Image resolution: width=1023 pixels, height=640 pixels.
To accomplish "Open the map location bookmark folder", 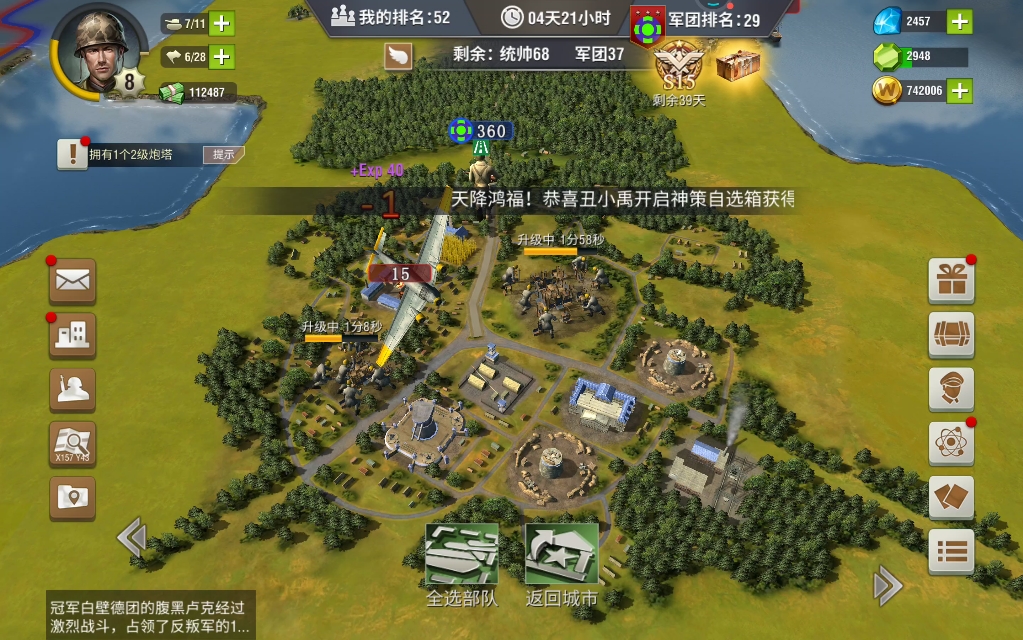I will 73,497.
